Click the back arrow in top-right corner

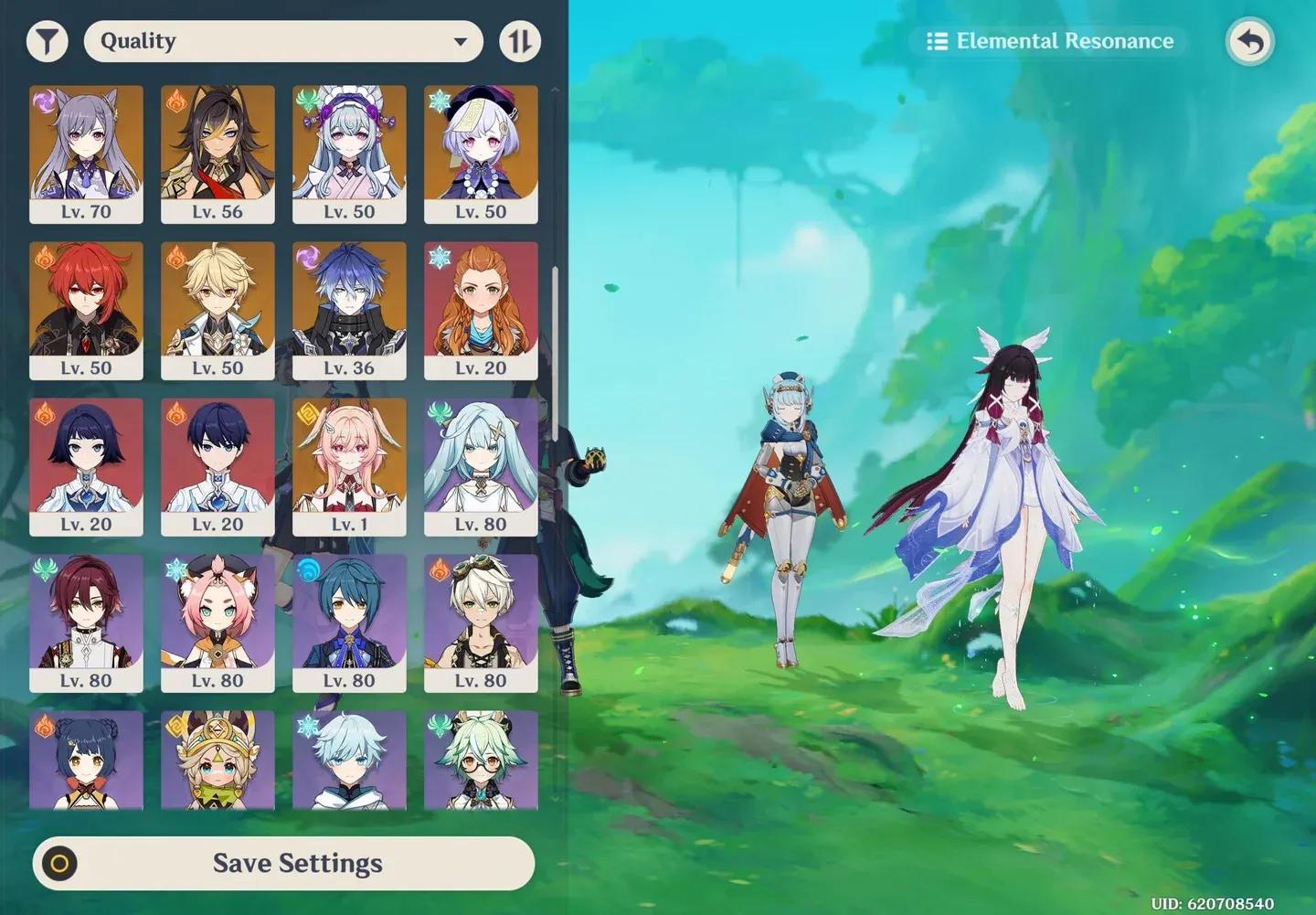tap(1250, 40)
